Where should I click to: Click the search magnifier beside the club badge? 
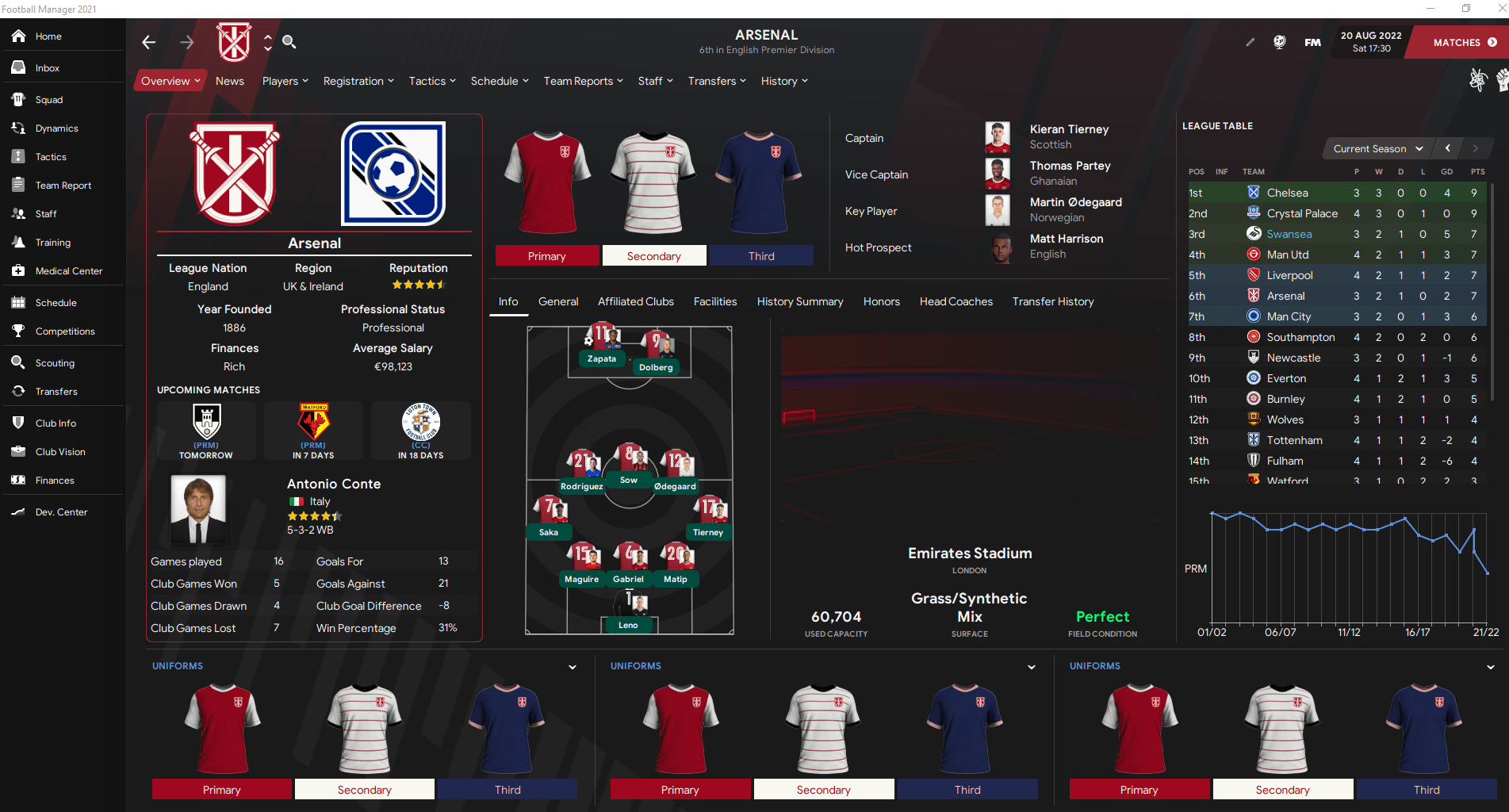(x=289, y=41)
